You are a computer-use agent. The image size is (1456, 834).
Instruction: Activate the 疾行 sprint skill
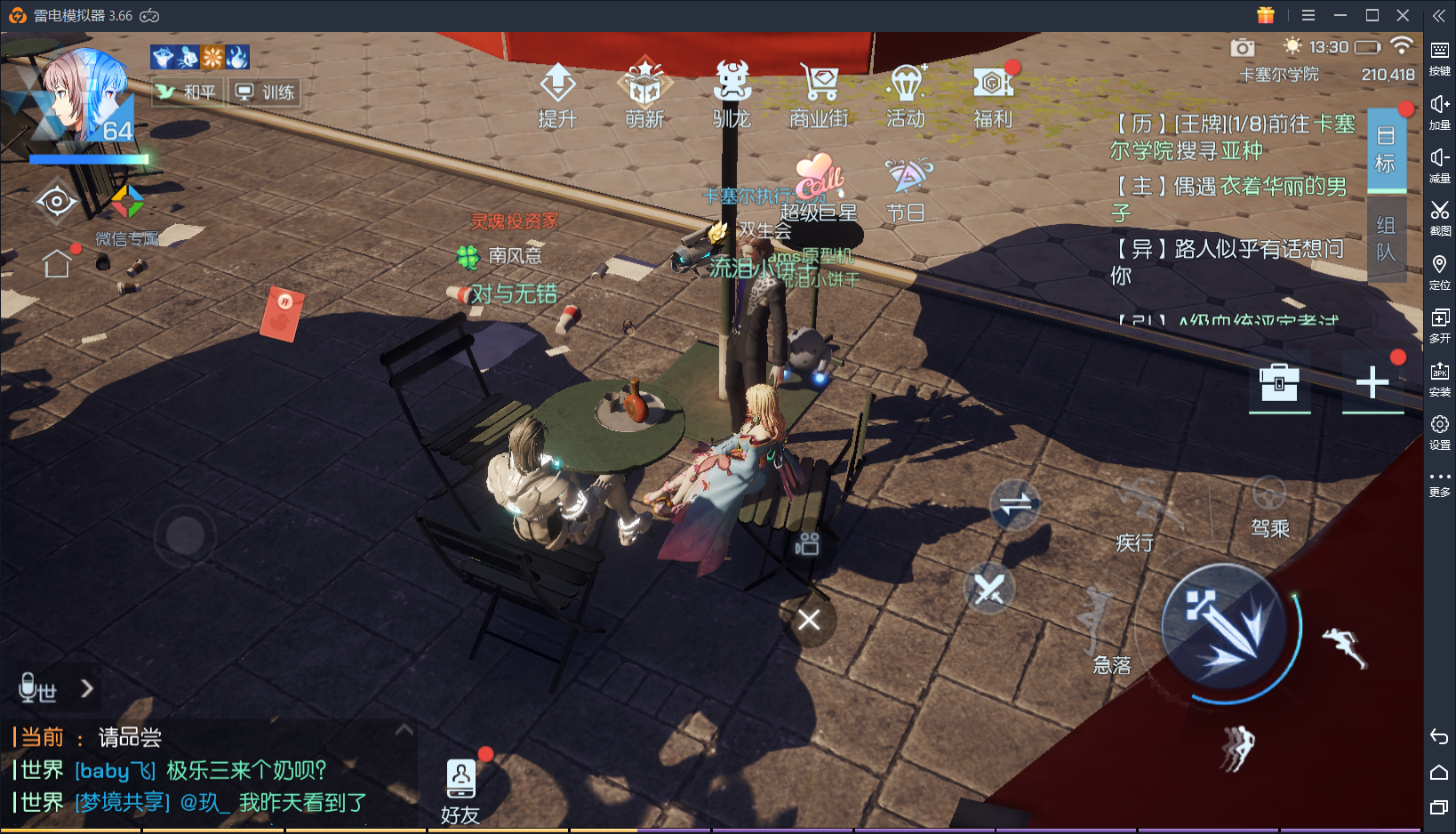point(1137,516)
